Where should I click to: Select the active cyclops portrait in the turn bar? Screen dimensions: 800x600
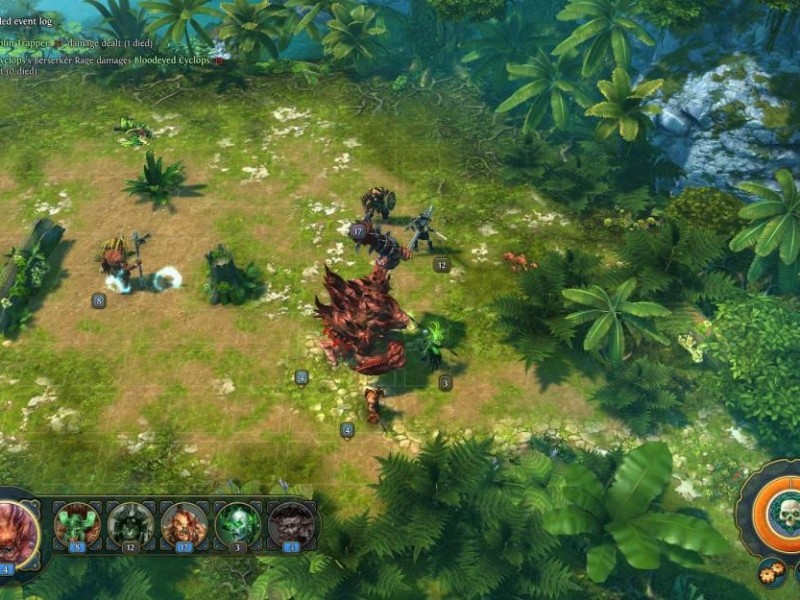click(x=17, y=530)
